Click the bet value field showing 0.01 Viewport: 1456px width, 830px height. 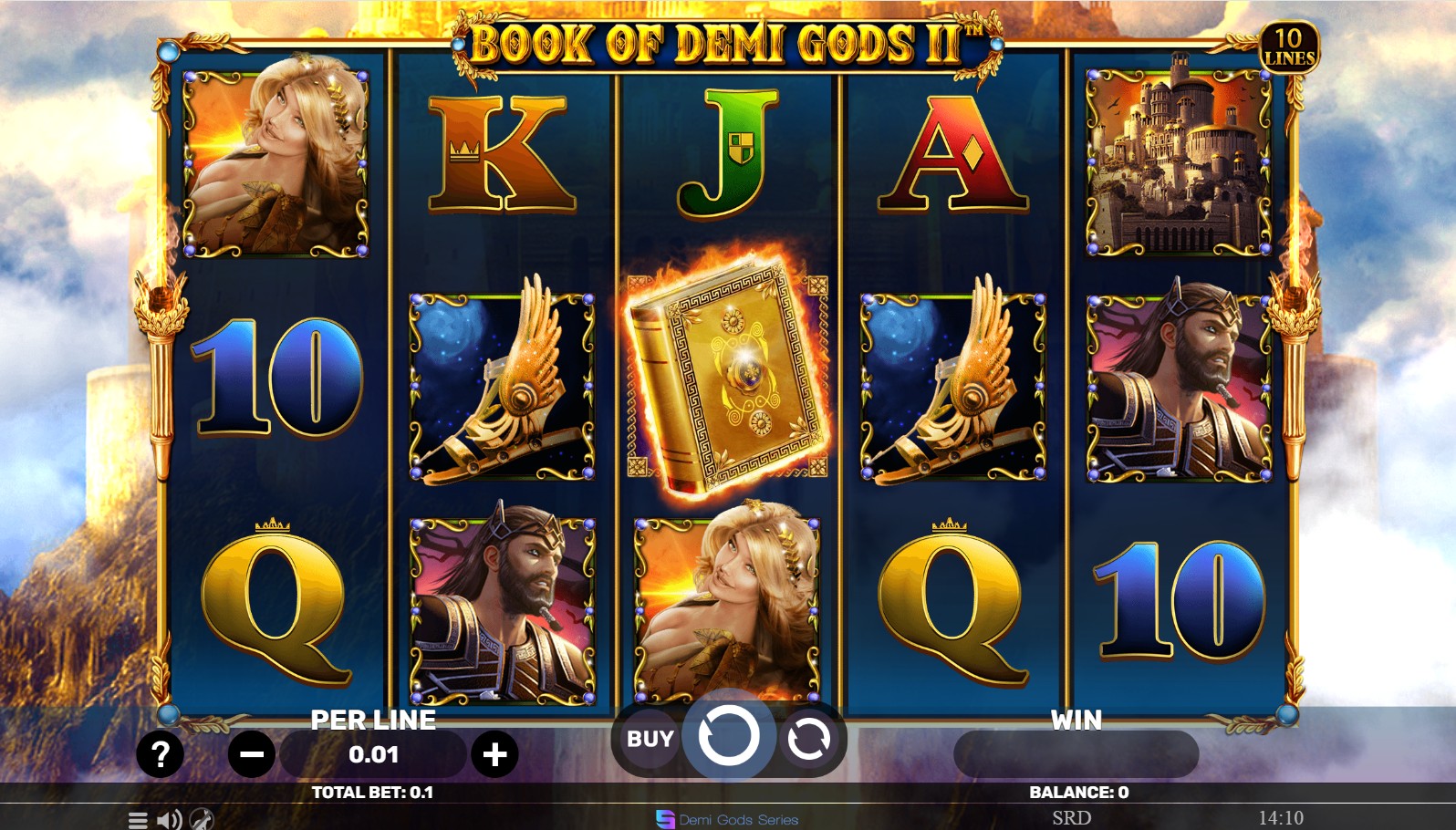(374, 754)
